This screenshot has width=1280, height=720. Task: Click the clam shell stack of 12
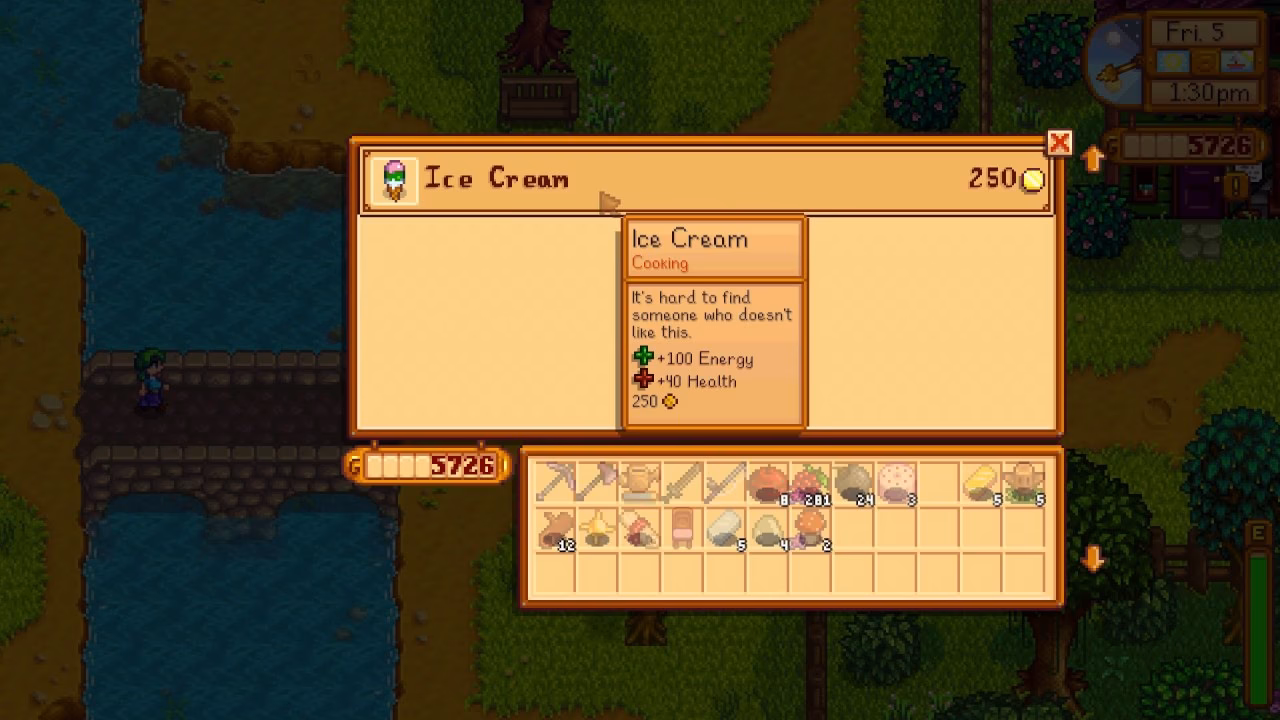pyautogui.click(x=553, y=531)
